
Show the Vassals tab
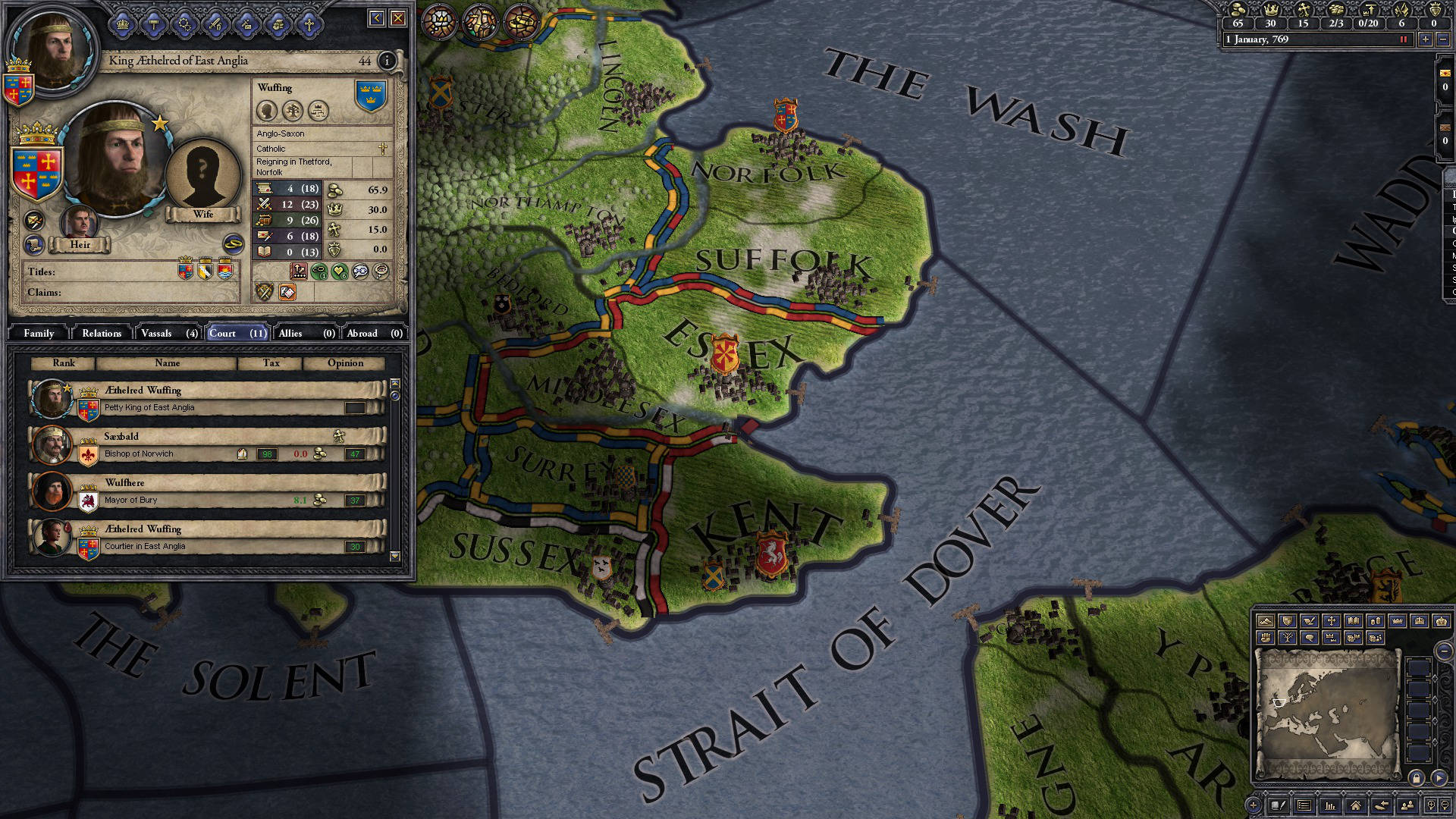pyautogui.click(x=168, y=333)
